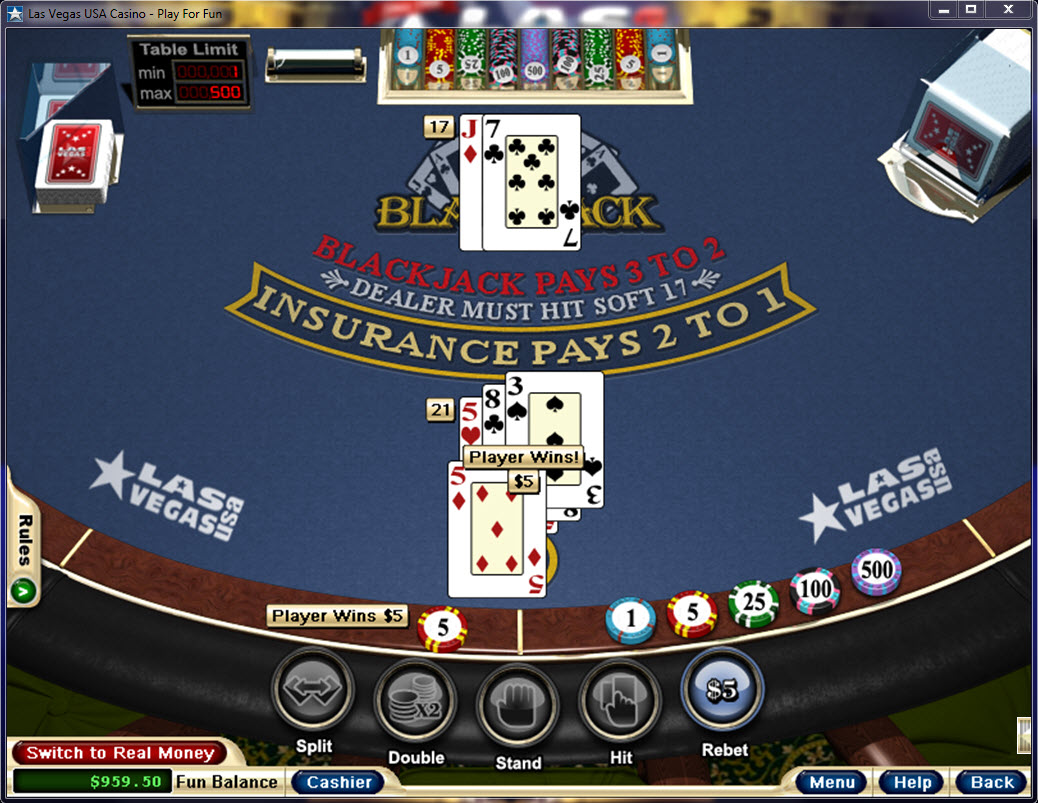The width and height of the screenshot is (1038, 803).
Task: Open the Cashier
Action: [339, 782]
